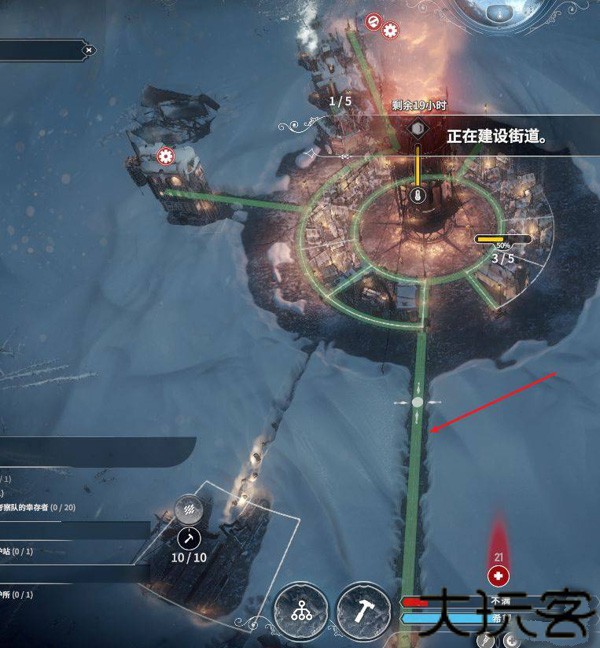Click the resource pile icon above the hammer

[x=187, y=509]
